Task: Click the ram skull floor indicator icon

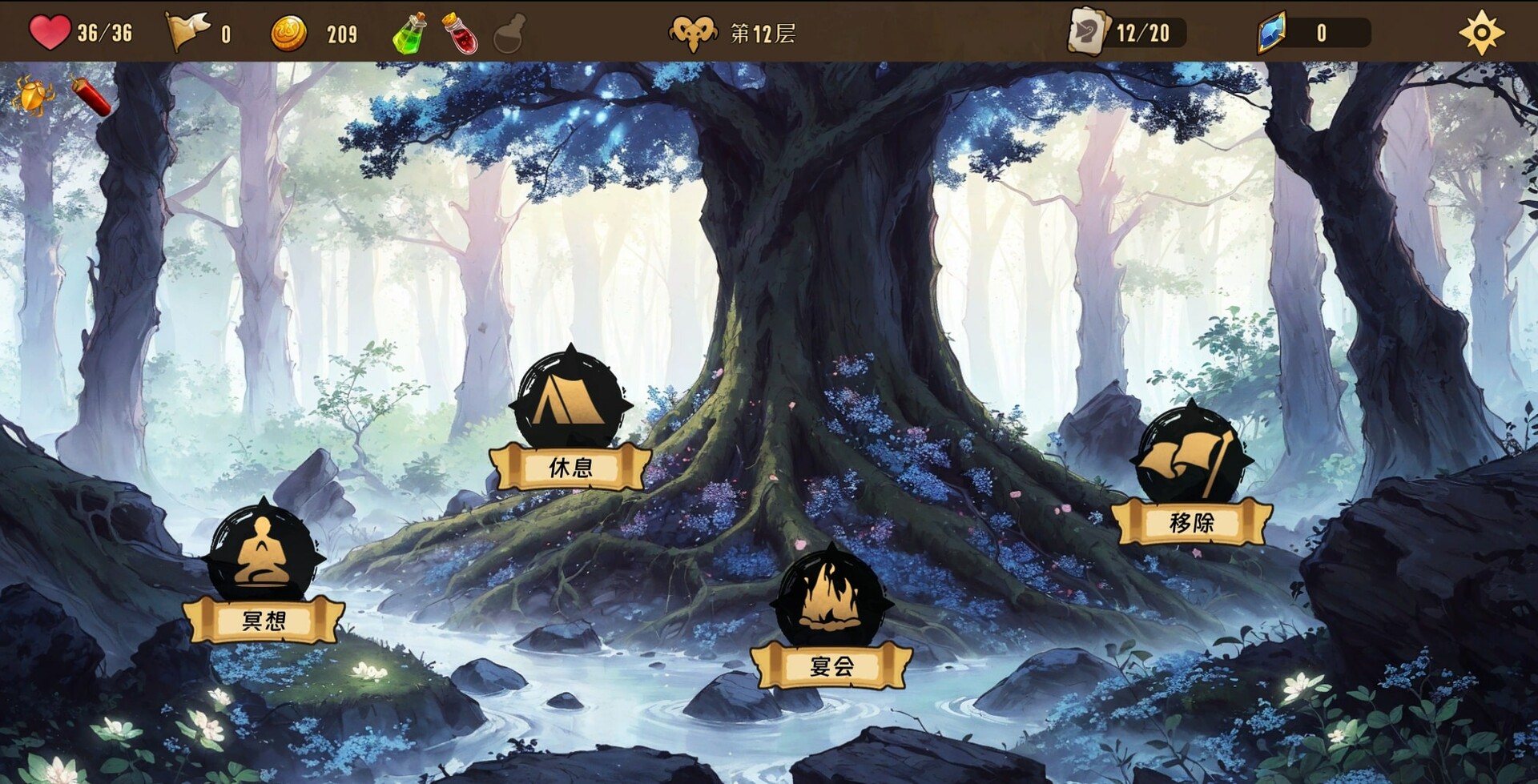Action: click(x=694, y=32)
